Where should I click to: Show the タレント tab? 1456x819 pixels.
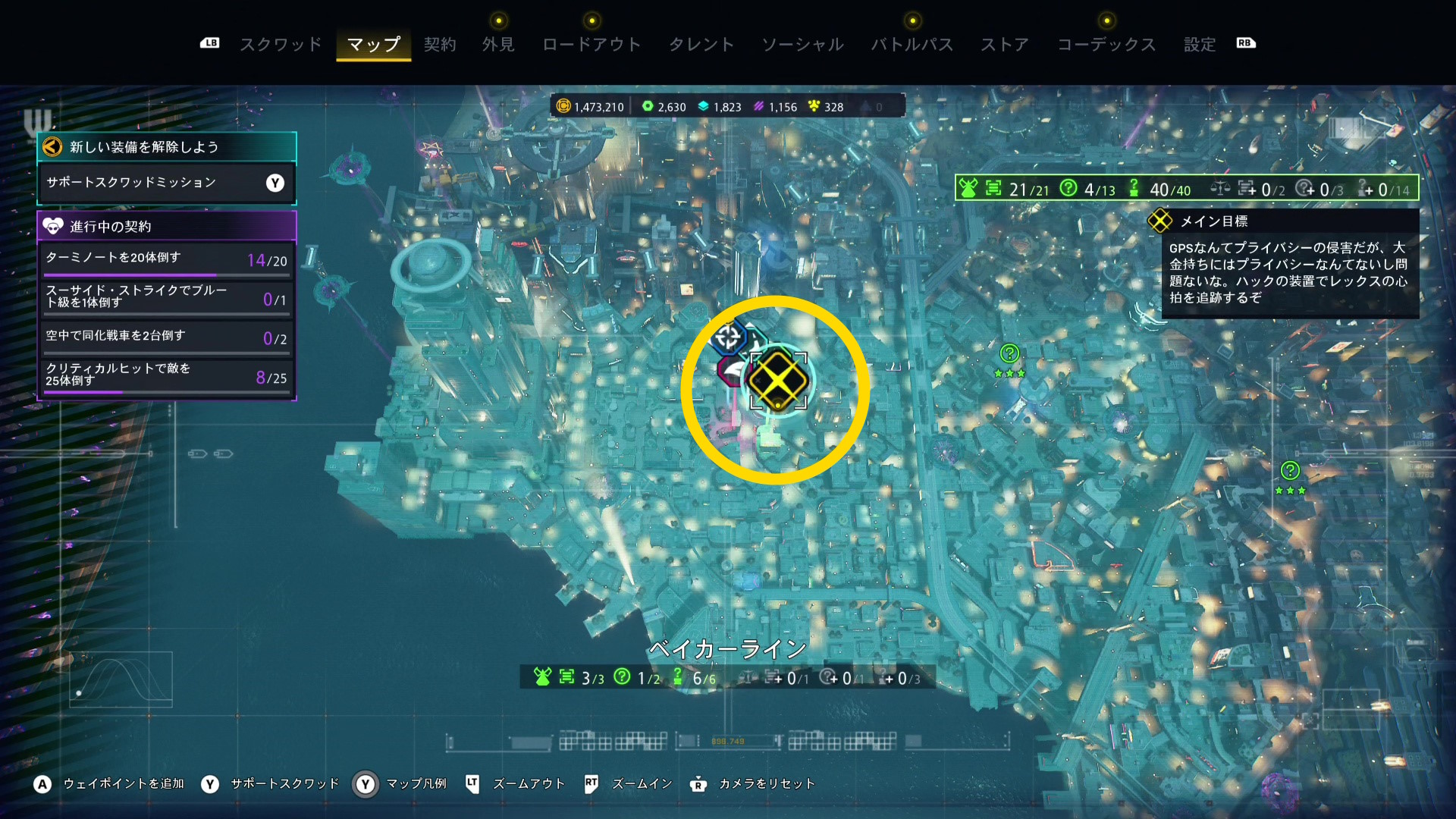point(701,44)
